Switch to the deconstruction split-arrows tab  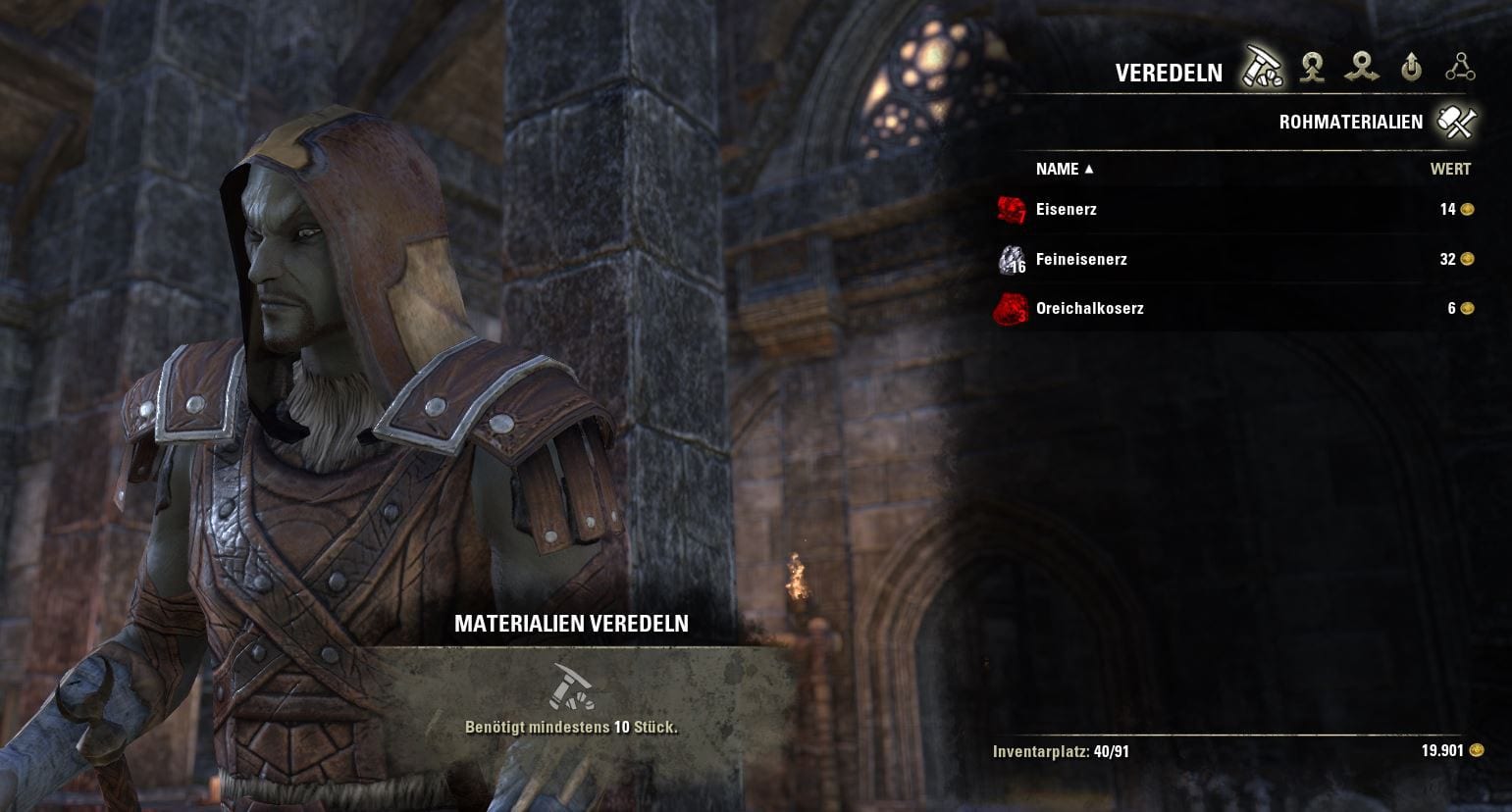(x=1362, y=68)
